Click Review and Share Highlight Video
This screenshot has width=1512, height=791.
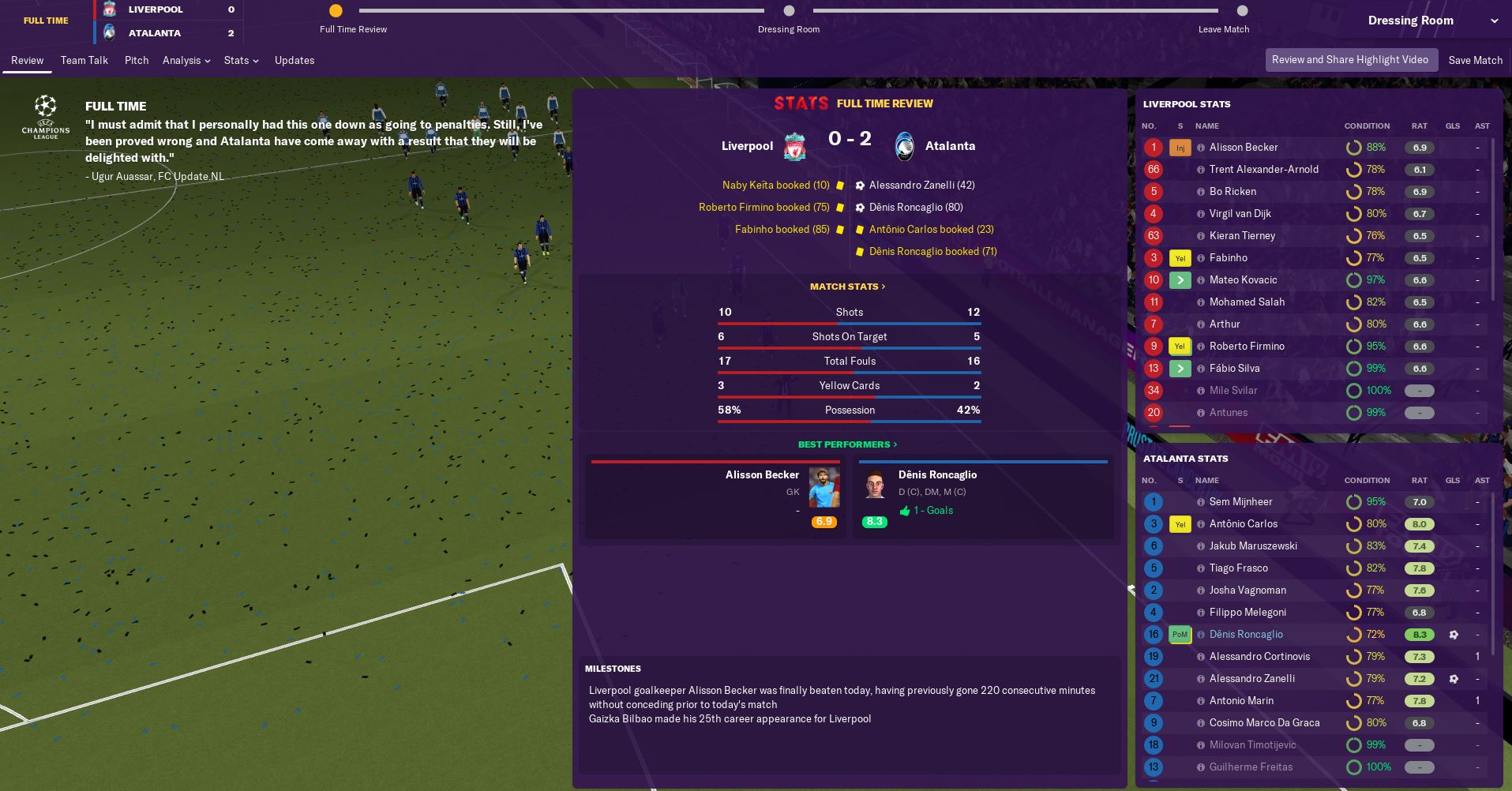click(1349, 60)
